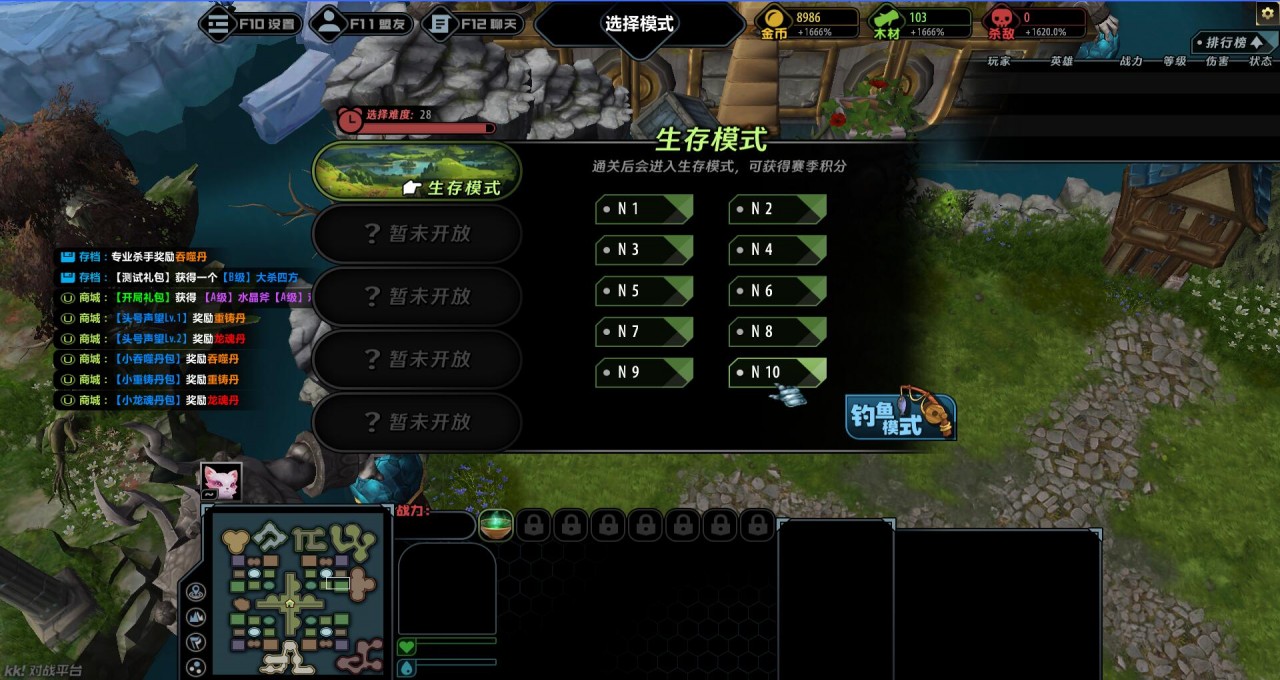Screen dimensions: 1280x680
Task: Select difficulty N5
Action: (644, 291)
